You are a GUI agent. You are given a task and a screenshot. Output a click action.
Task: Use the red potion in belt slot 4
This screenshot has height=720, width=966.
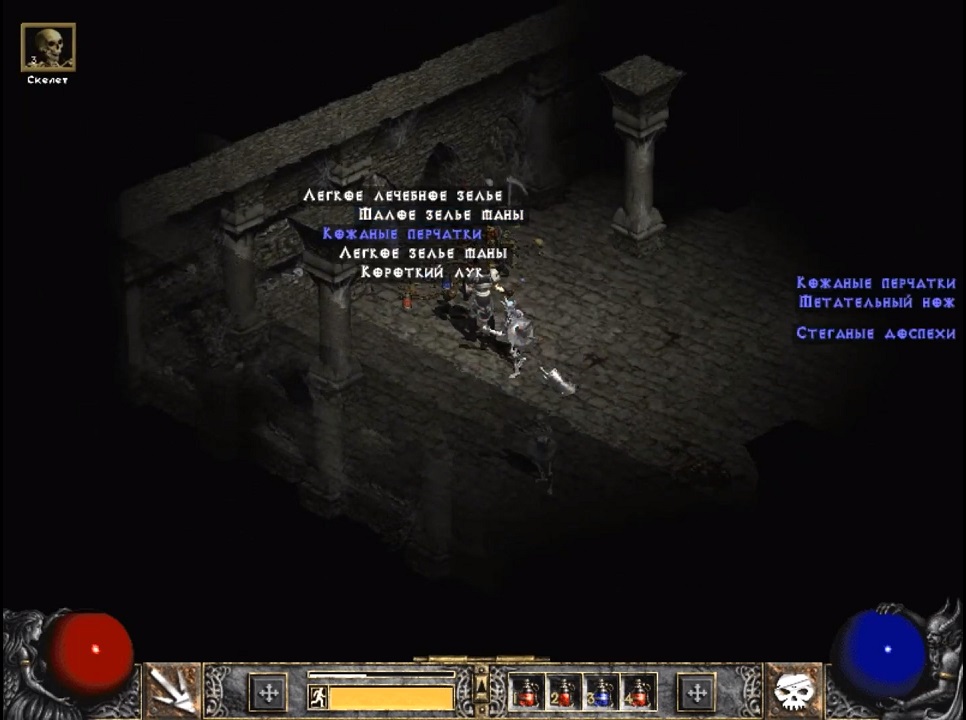pos(636,691)
